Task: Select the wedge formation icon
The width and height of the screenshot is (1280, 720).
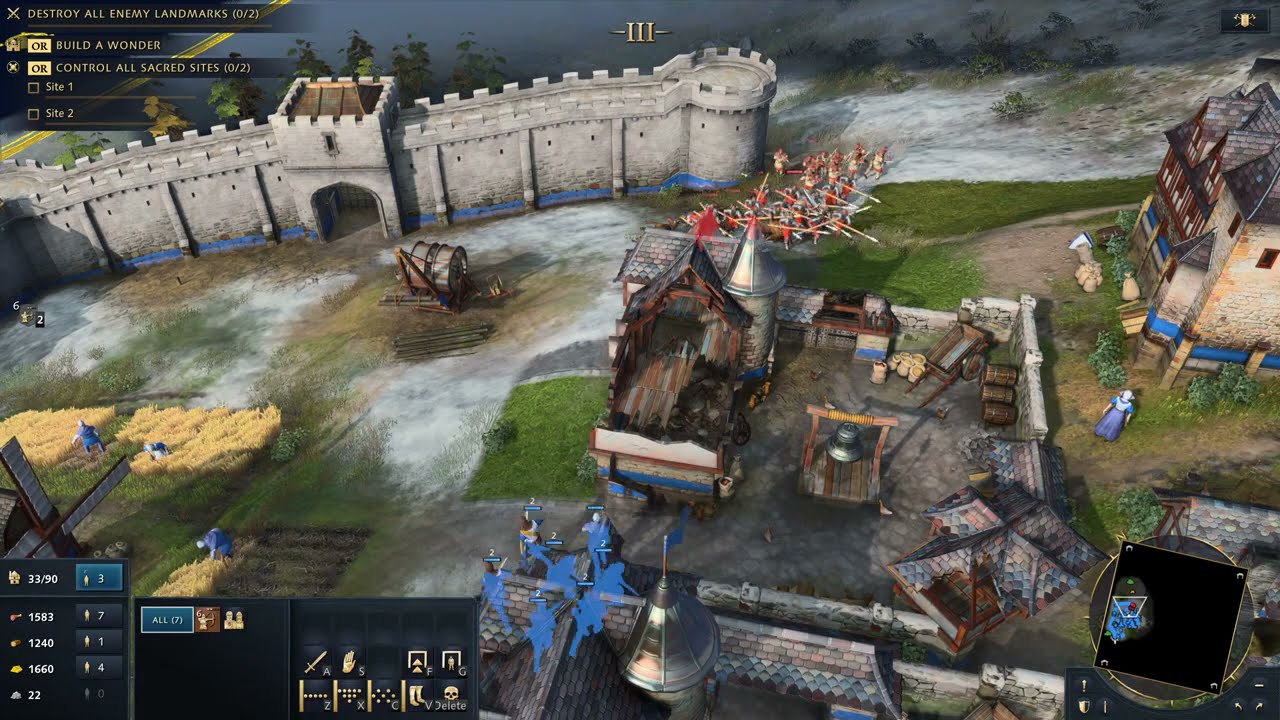Action: (350, 695)
